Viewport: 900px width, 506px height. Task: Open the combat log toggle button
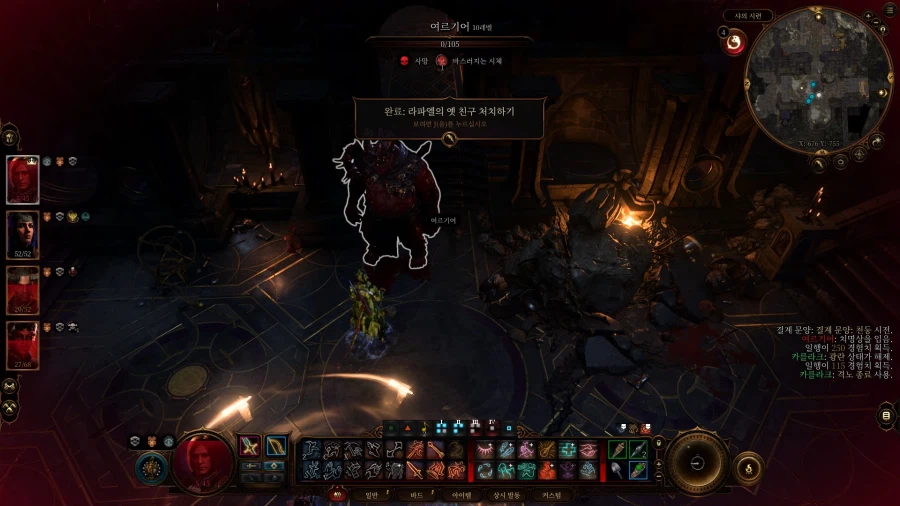[885, 415]
